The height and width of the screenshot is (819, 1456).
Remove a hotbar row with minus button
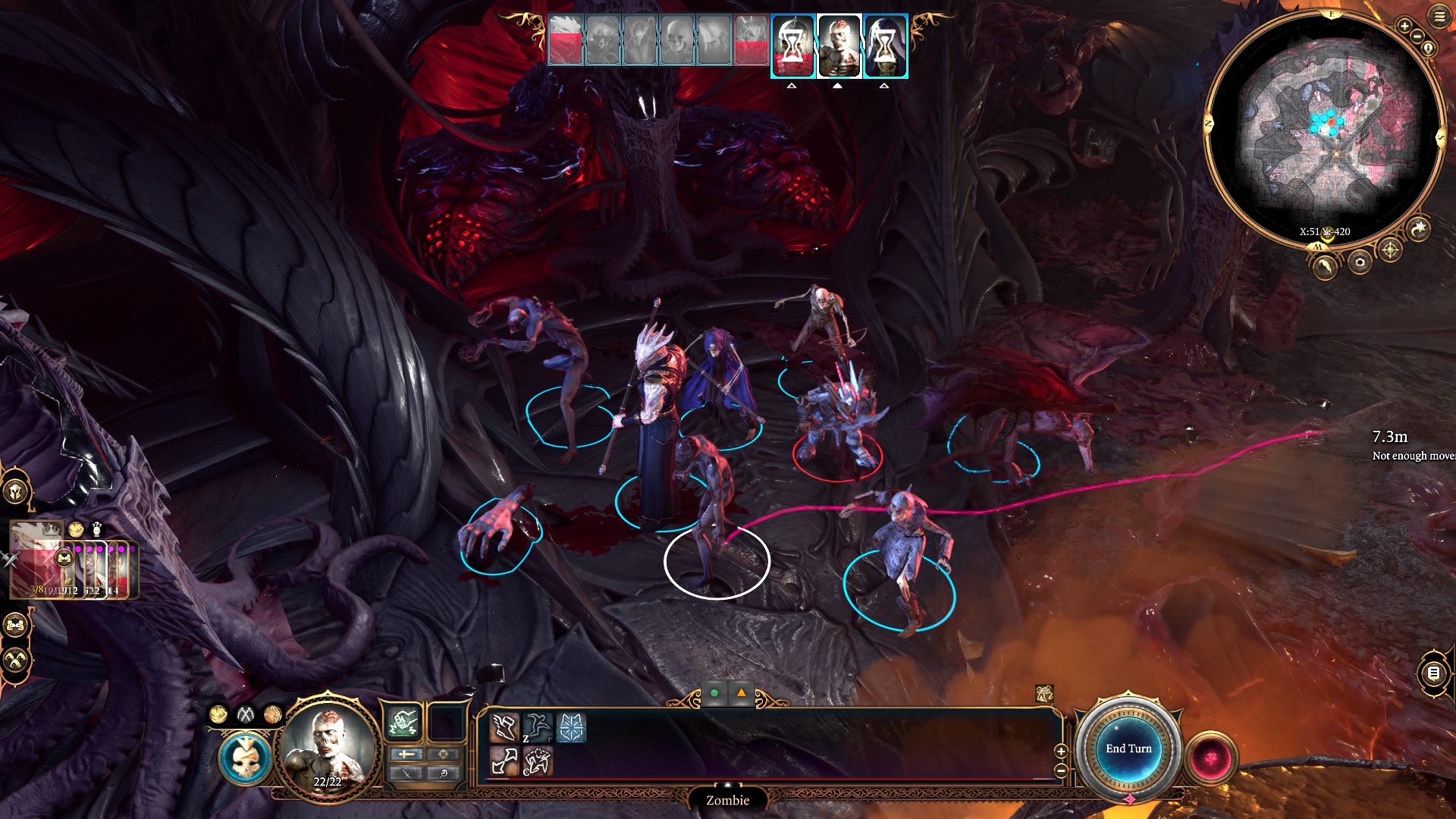pos(1061,770)
